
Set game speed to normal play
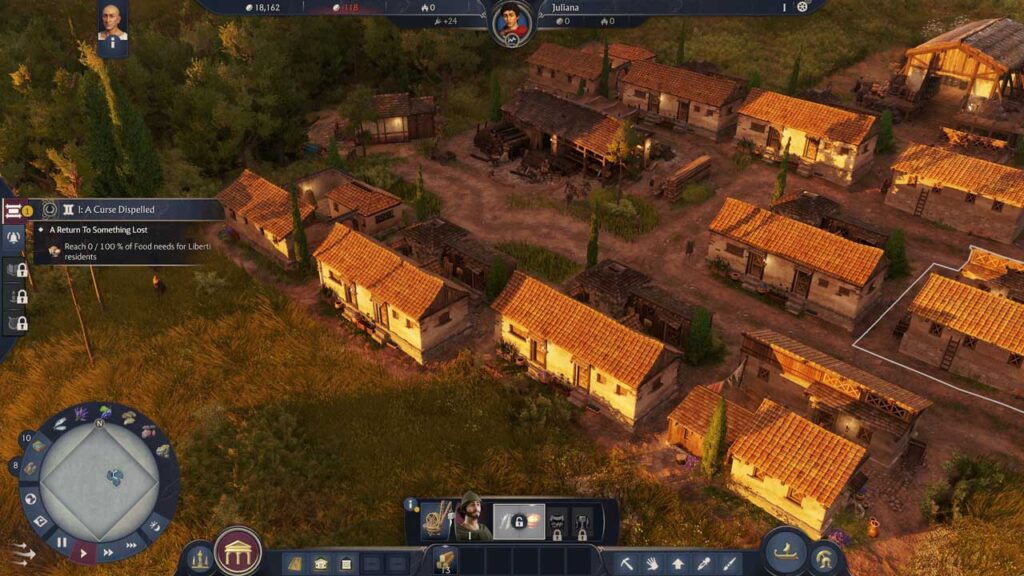point(84,552)
